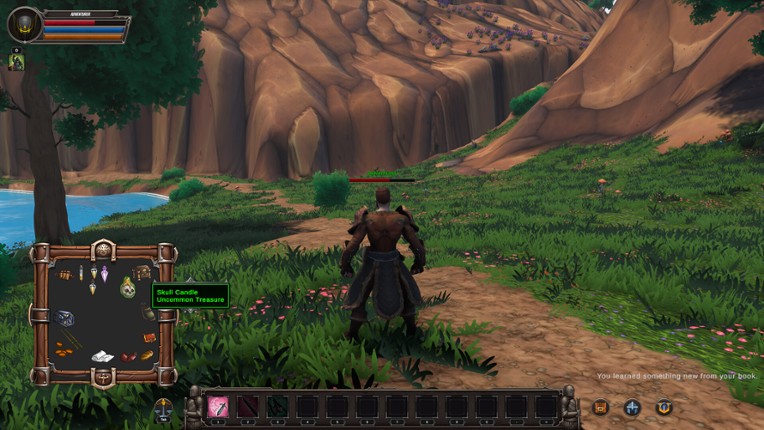Select the Skull Candle treasure item

[127, 288]
